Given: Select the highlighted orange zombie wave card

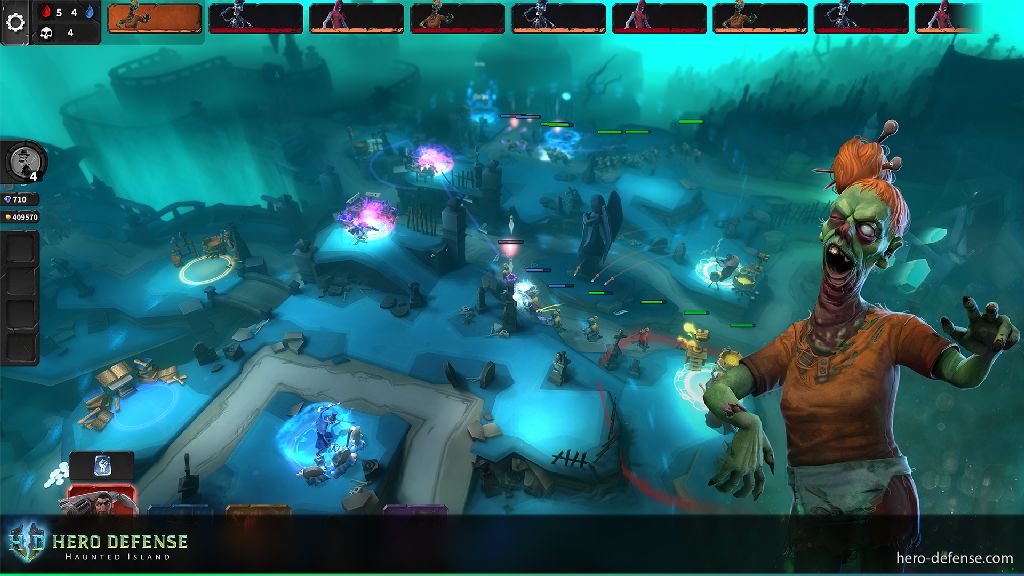Looking at the screenshot, I should (x=154, y=18).
